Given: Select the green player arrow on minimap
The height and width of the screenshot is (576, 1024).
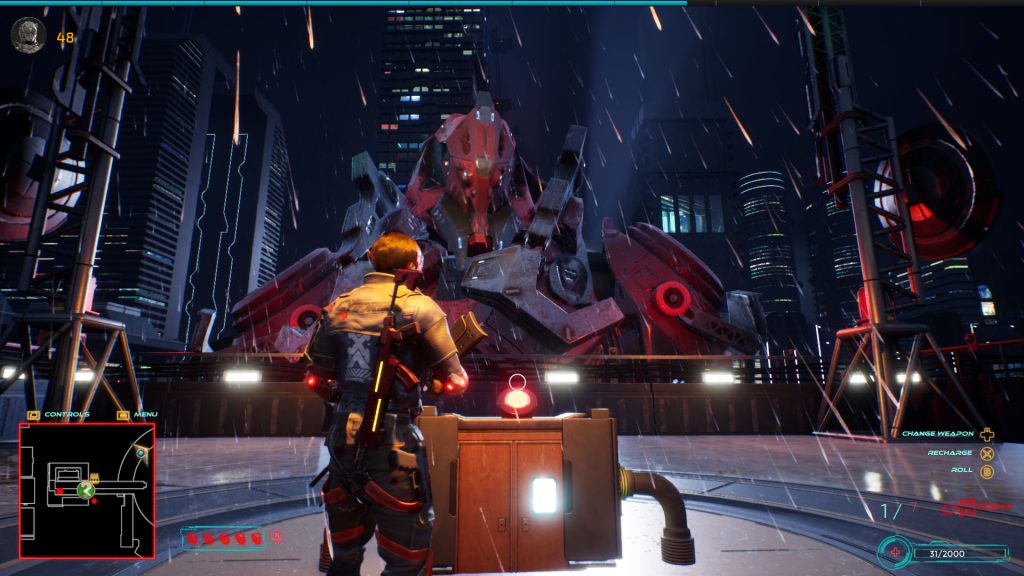Looking at the screenshot, I should pos(87,490).
